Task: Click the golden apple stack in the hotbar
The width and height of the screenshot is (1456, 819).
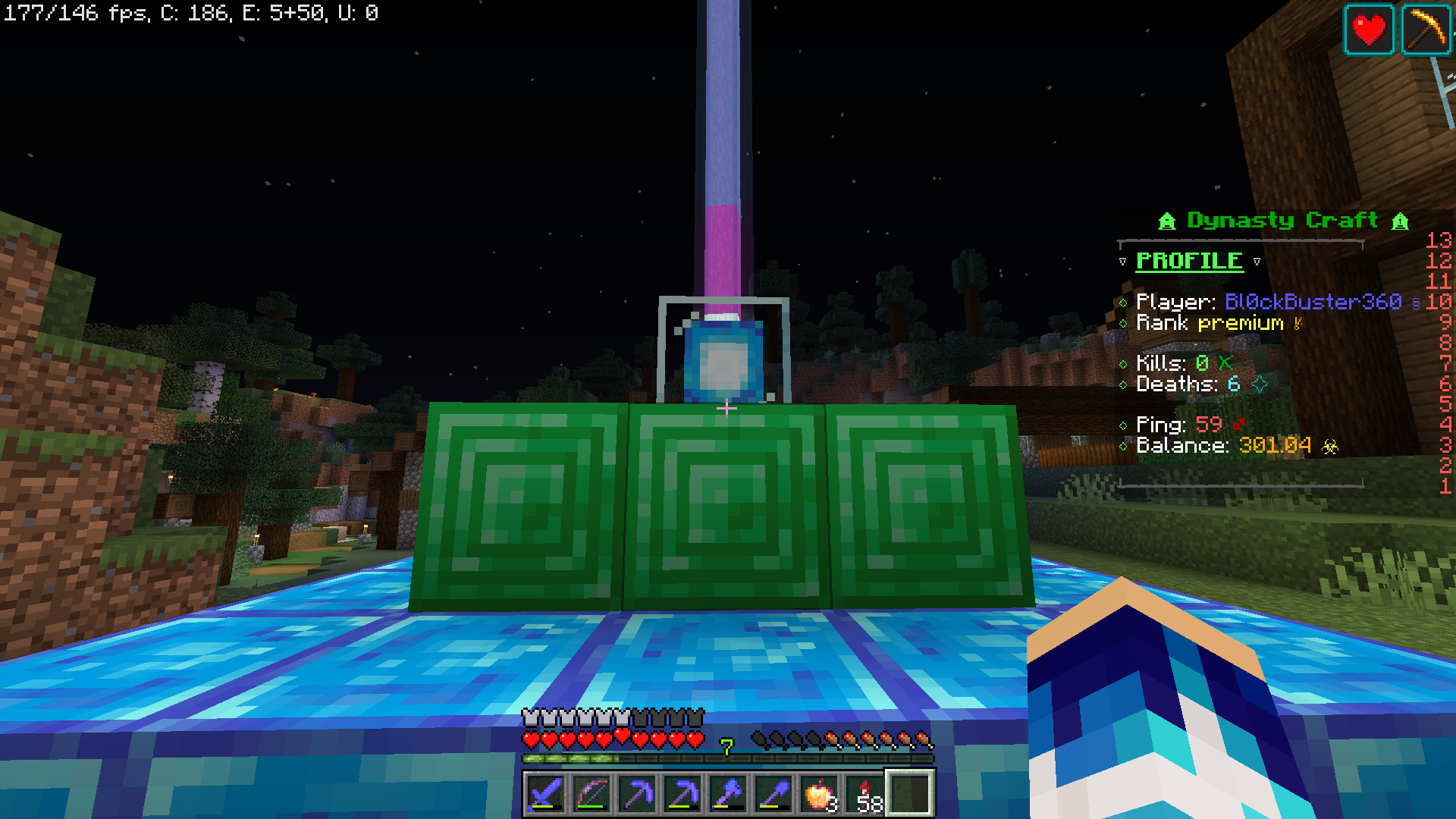Action: click(x=817, y=793)
